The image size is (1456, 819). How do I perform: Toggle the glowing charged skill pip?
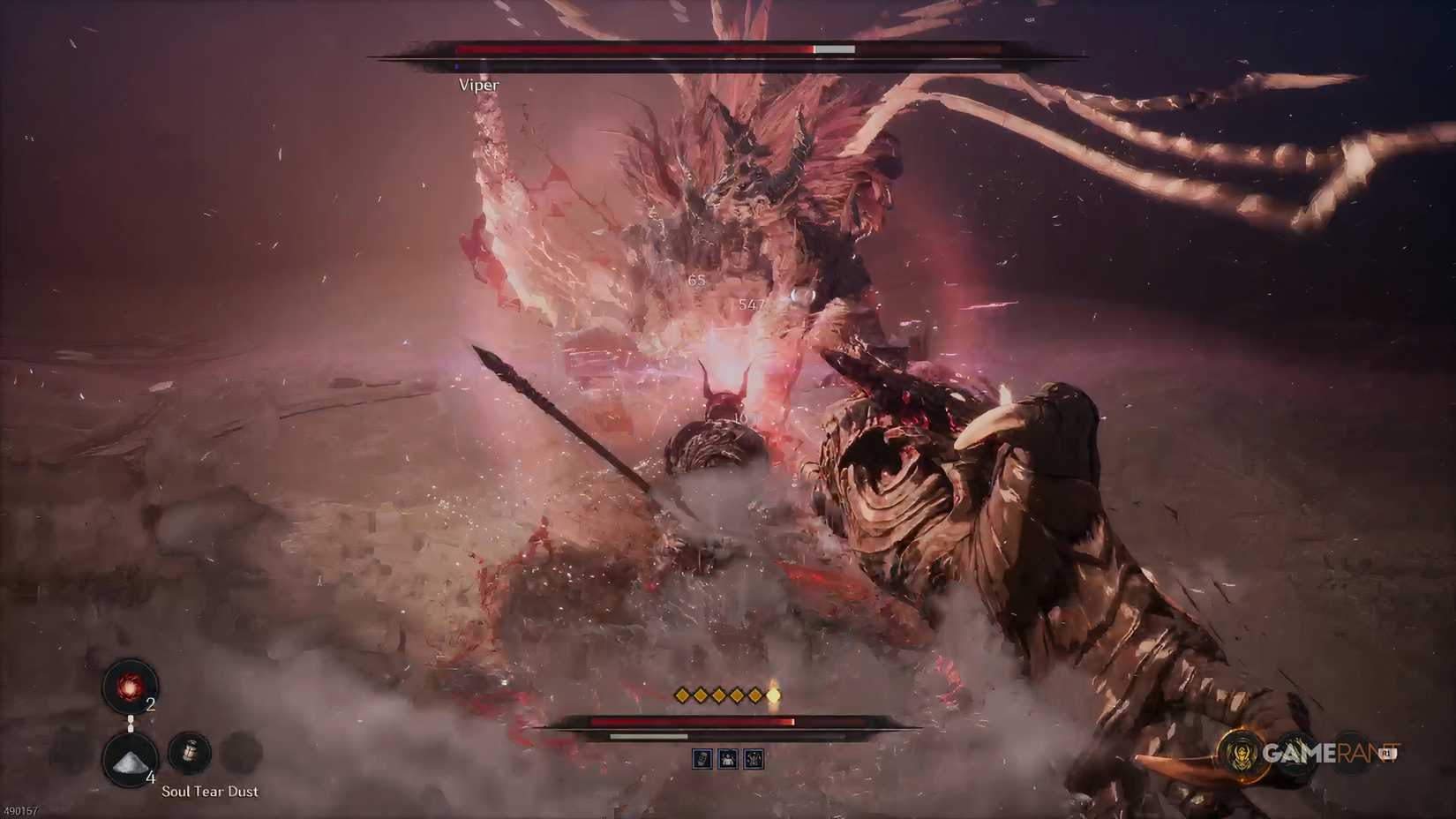tap(774, 695)
